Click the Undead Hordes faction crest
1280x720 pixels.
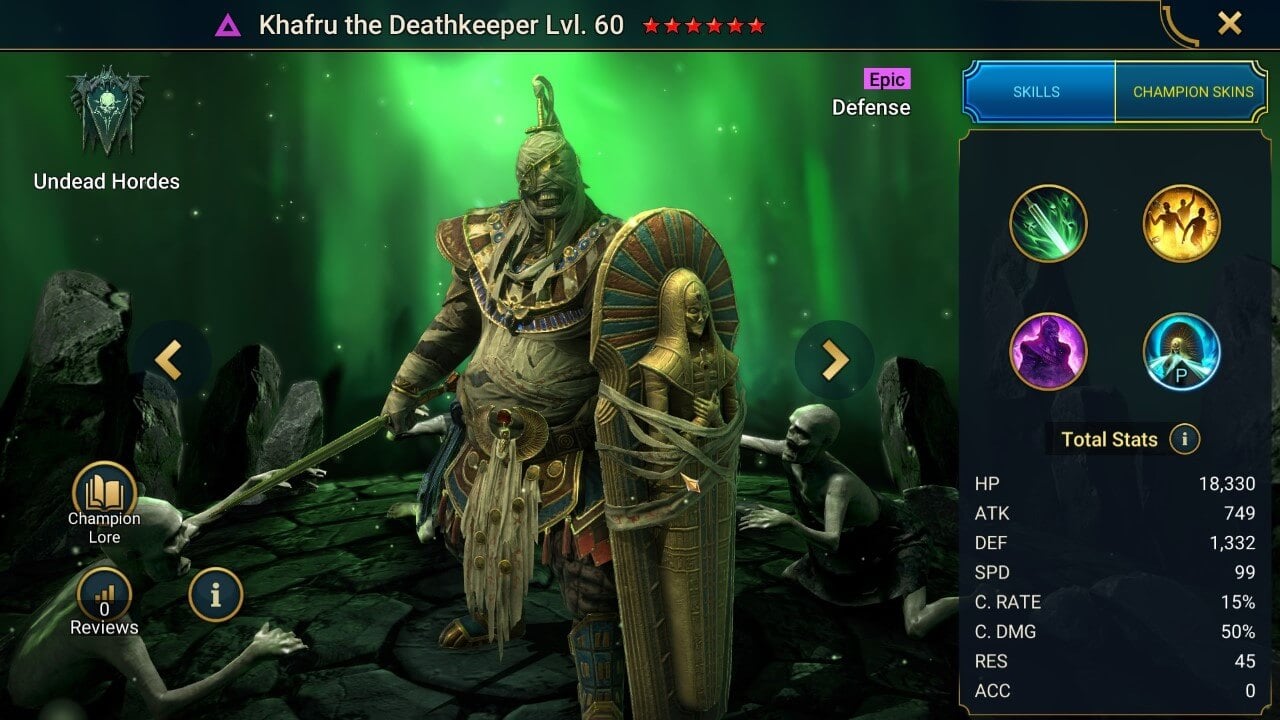[x=106, y=111]
